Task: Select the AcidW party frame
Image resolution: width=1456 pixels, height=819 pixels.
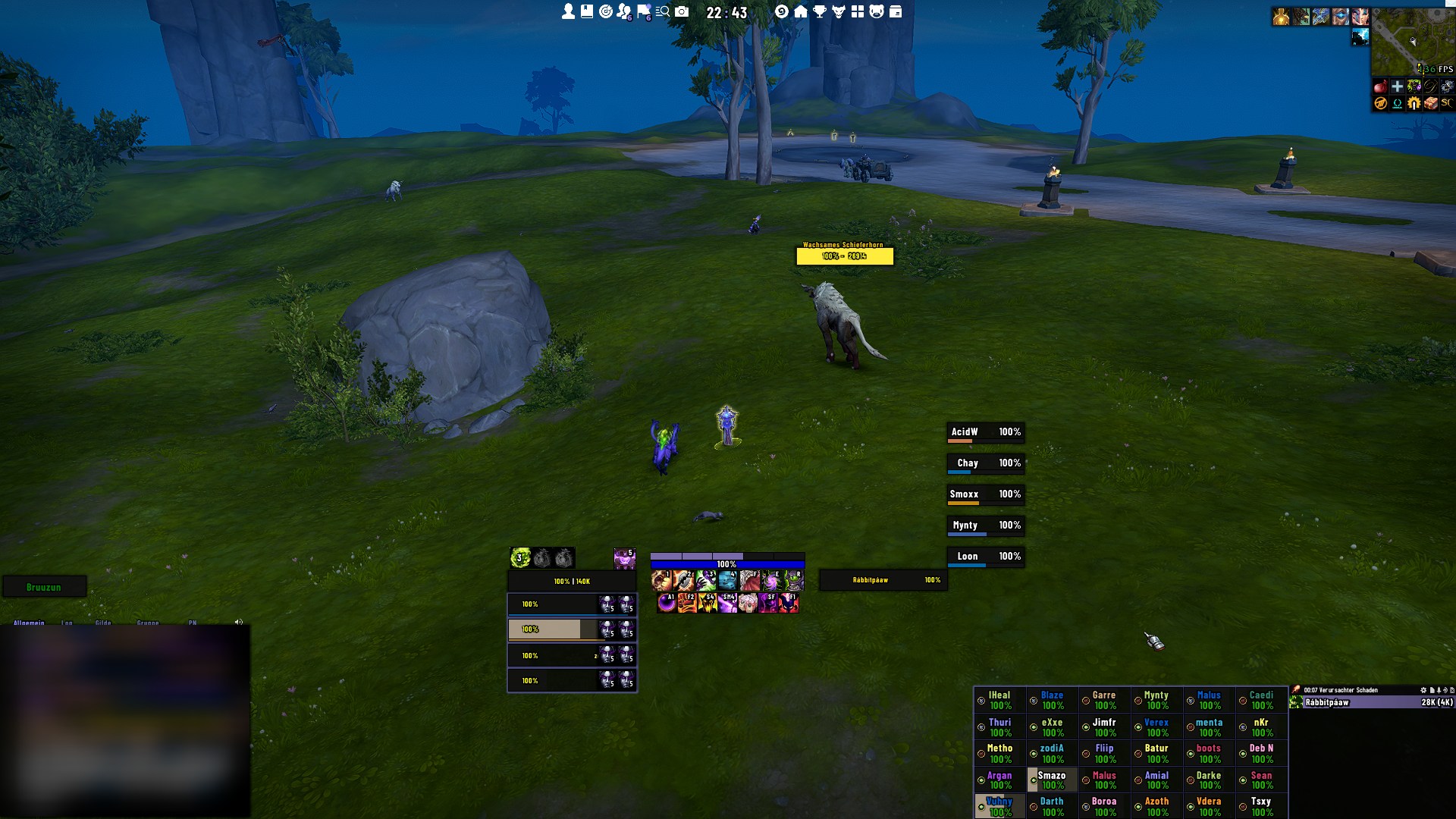Action: point(985,432)
